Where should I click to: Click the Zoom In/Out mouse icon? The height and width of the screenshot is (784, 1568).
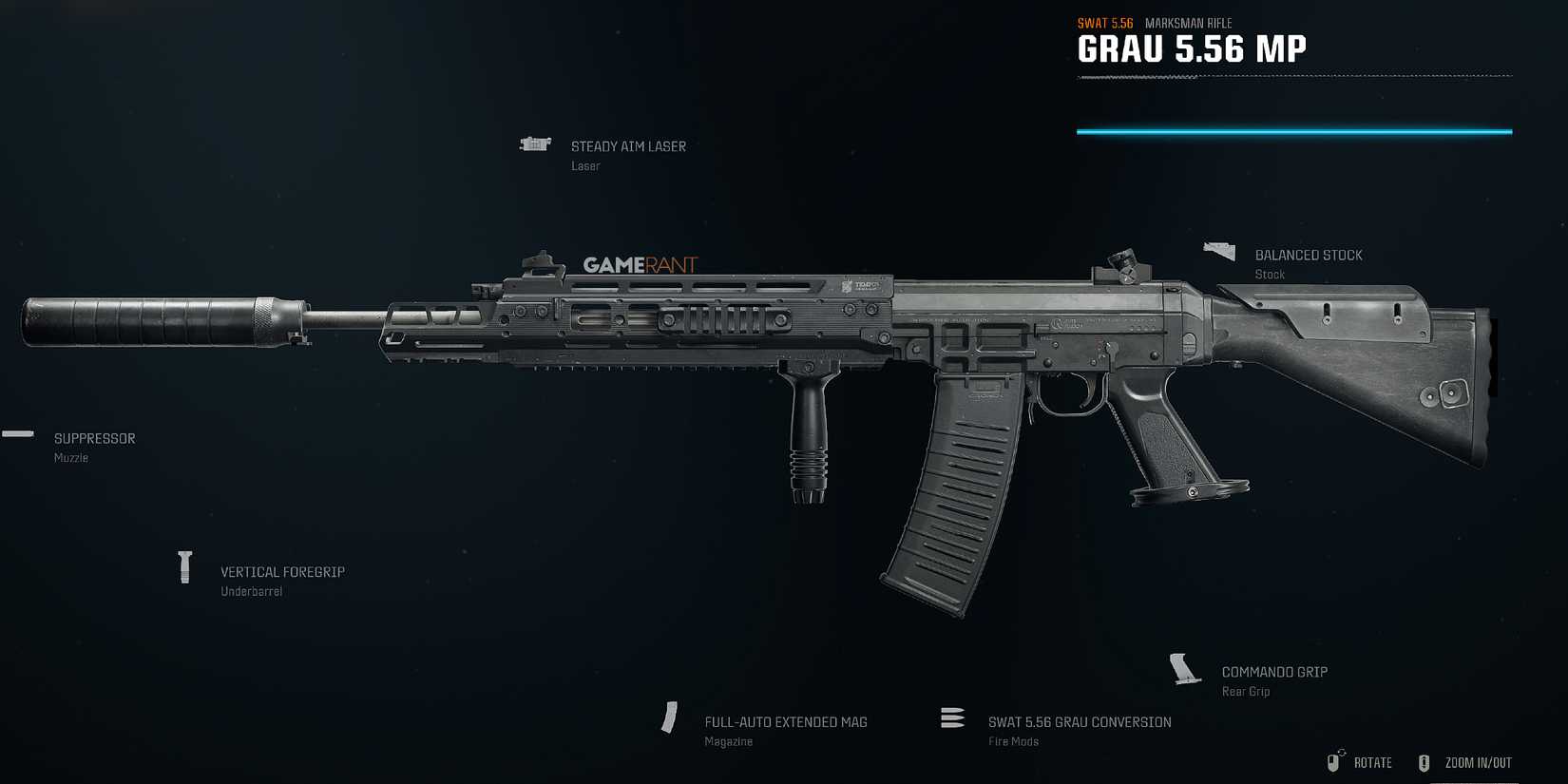click(1424, 762)
